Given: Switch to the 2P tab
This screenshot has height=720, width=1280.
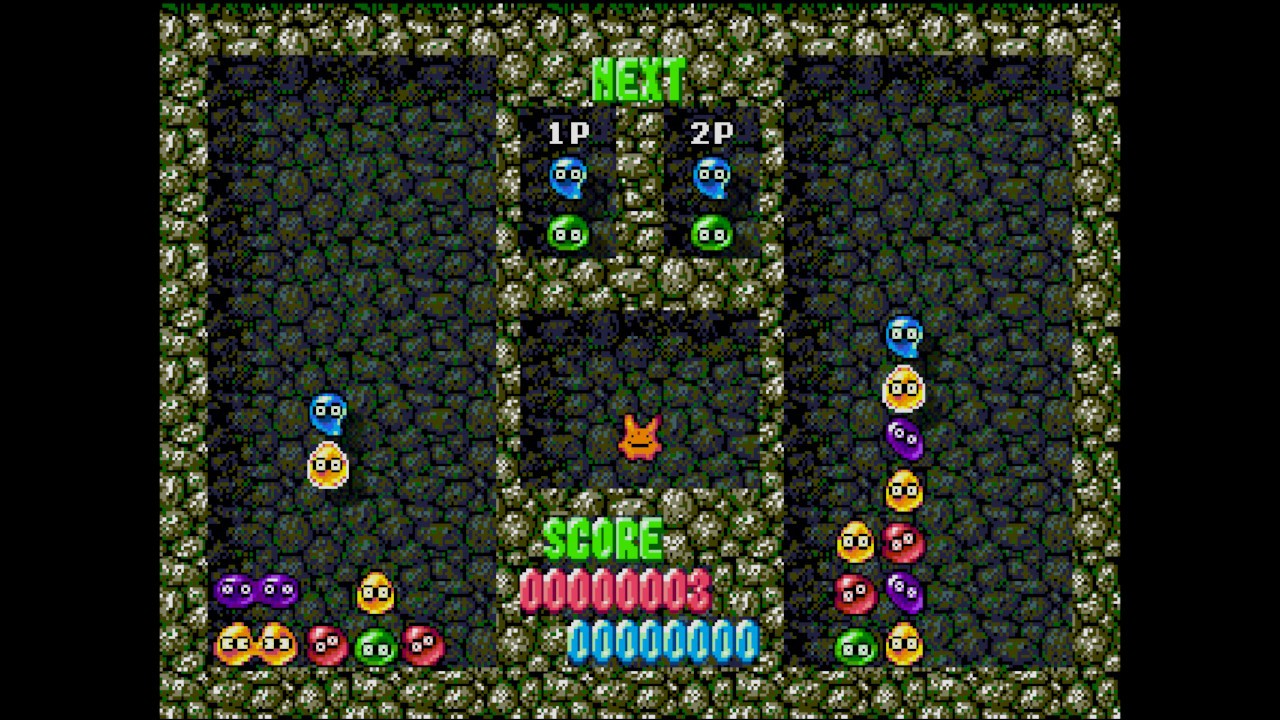Looking at the screenshot, I should 711,133.
